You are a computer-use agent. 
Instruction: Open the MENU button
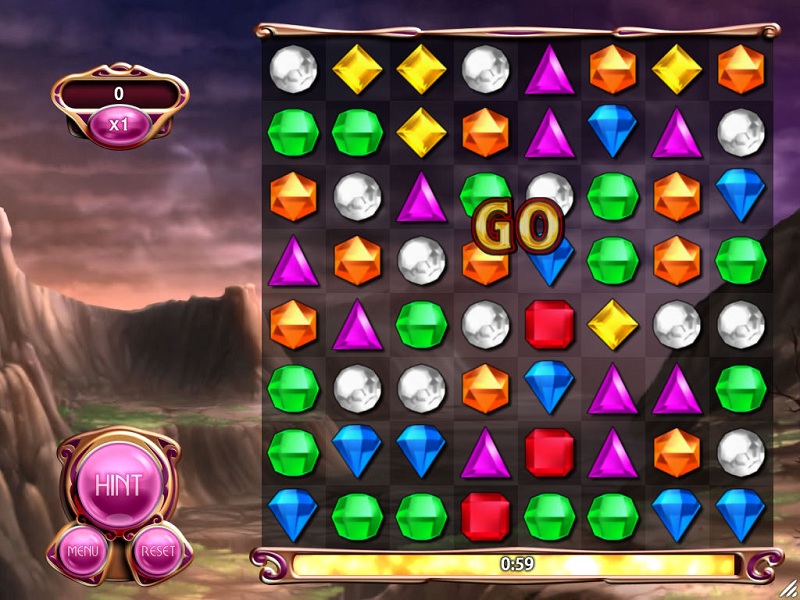[80, 549]
